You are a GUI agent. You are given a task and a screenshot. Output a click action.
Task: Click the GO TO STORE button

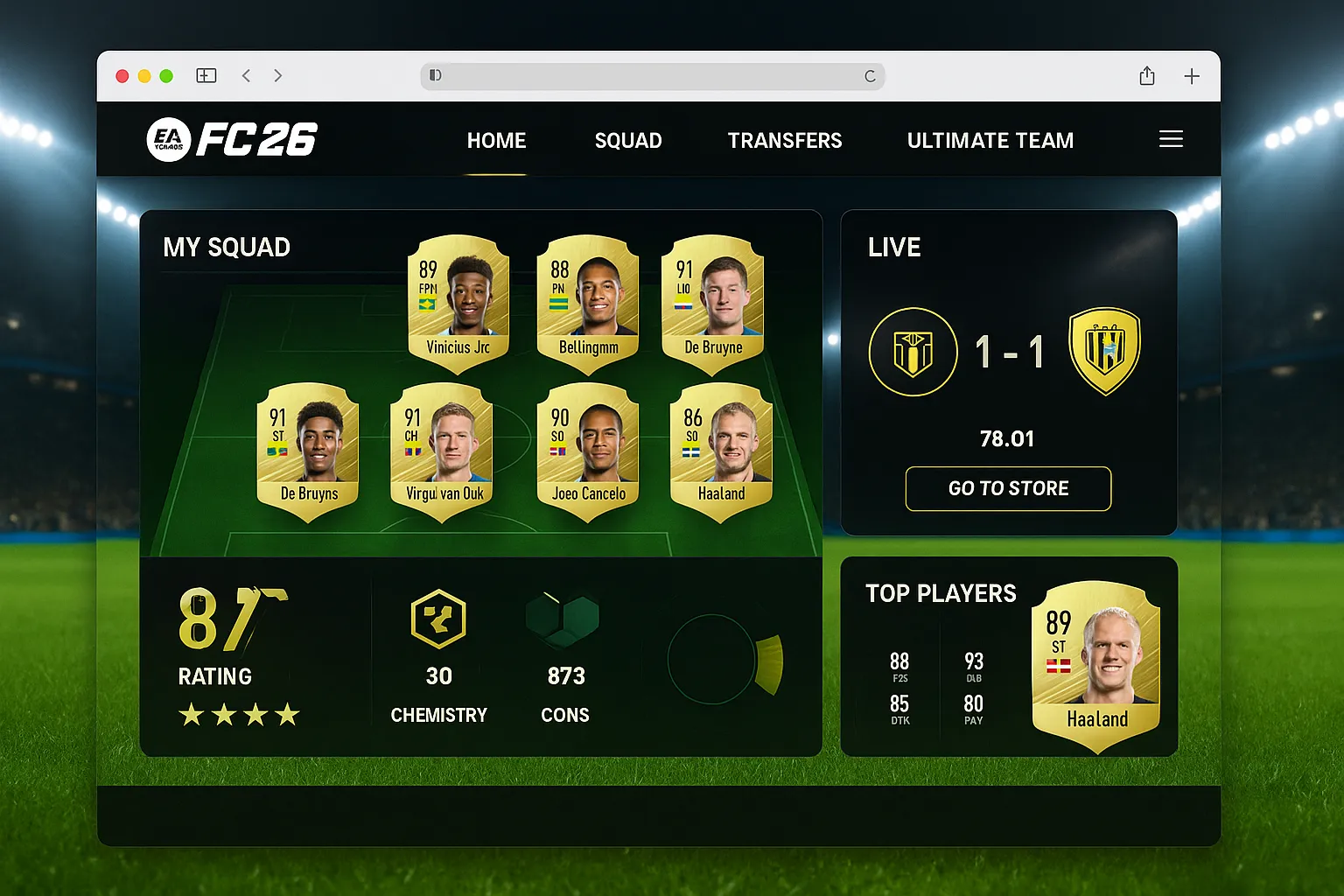click(1007, 488)
